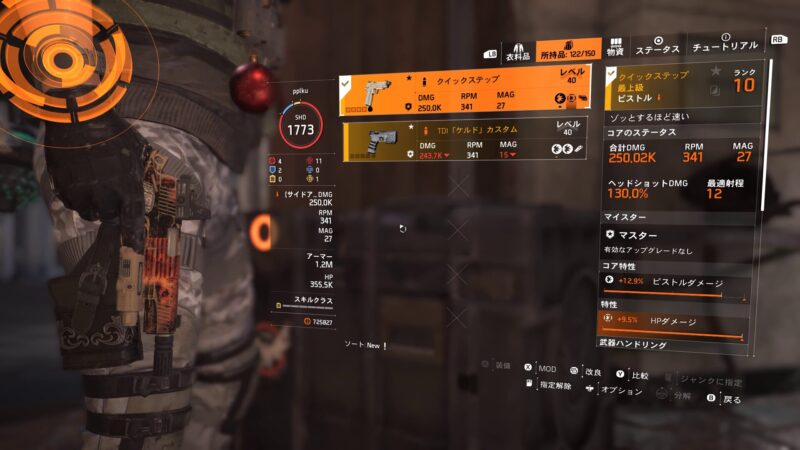Viewport: 800px width, 450px height.
Task: Switch to the 物資 supplies tab
Action: pos(615,50)
